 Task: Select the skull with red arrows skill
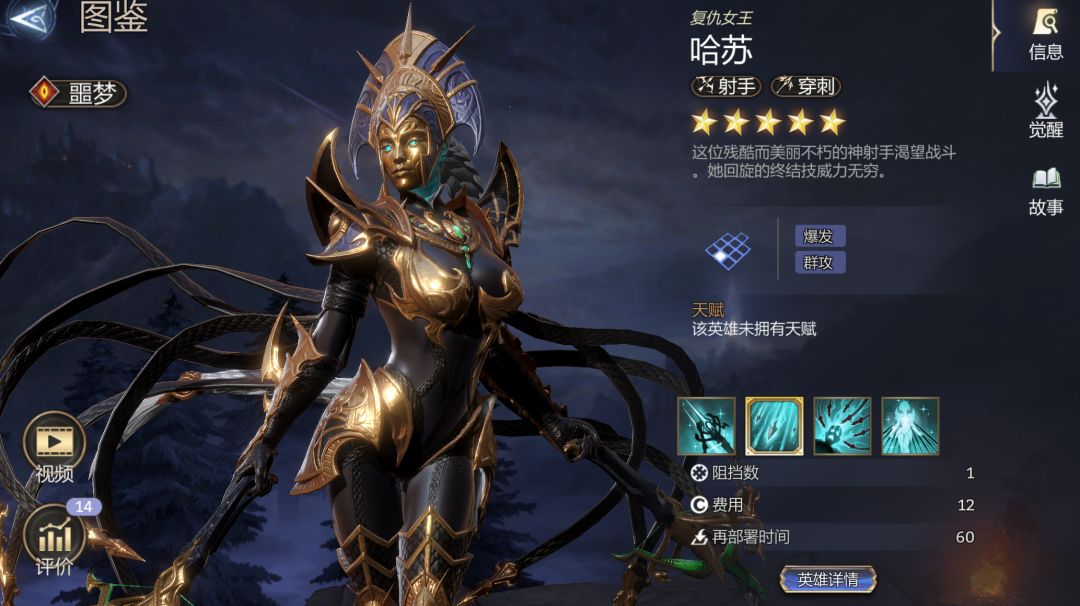pos(842,426)
